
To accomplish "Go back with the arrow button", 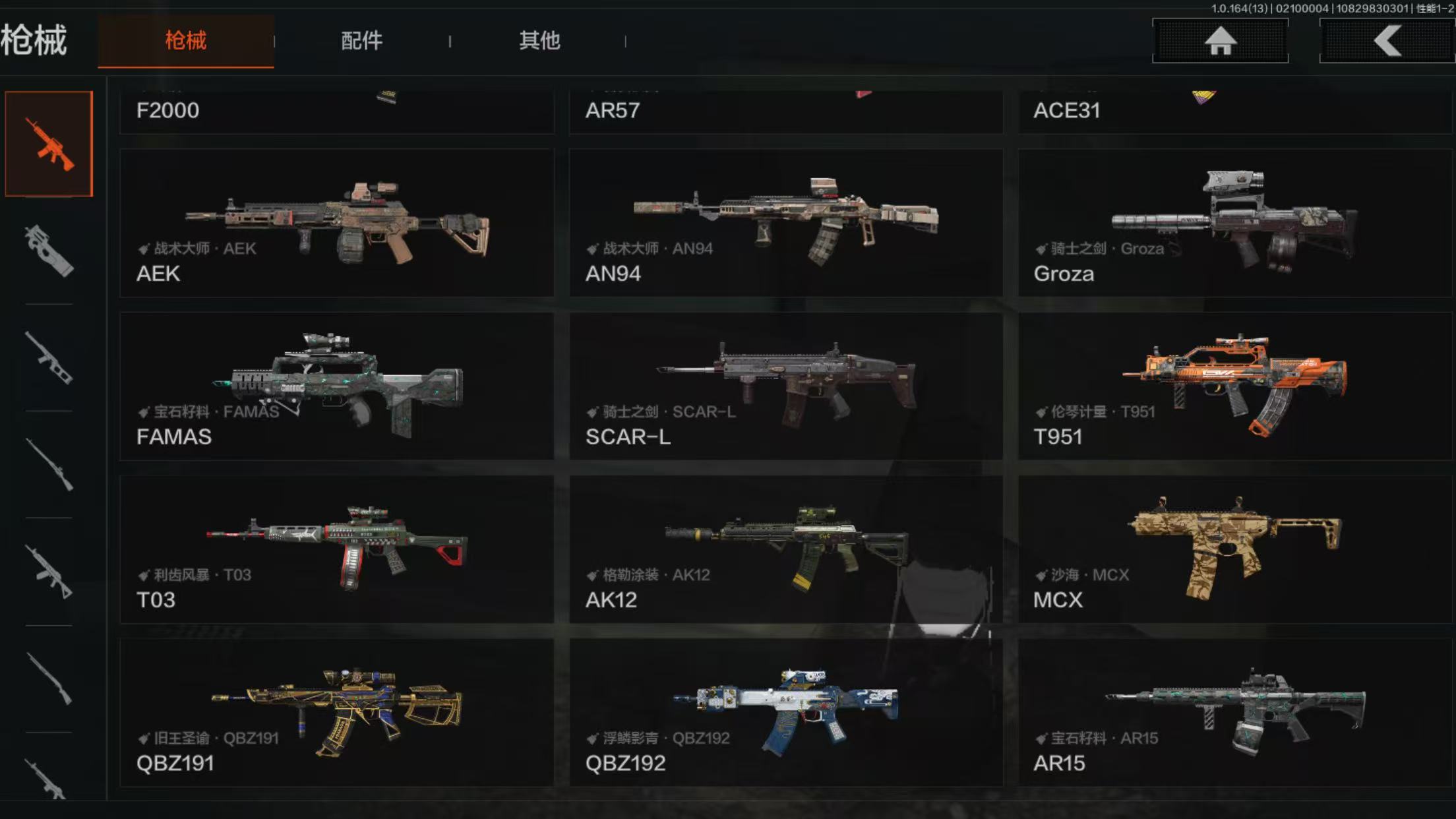I will tap(1387, 41).
